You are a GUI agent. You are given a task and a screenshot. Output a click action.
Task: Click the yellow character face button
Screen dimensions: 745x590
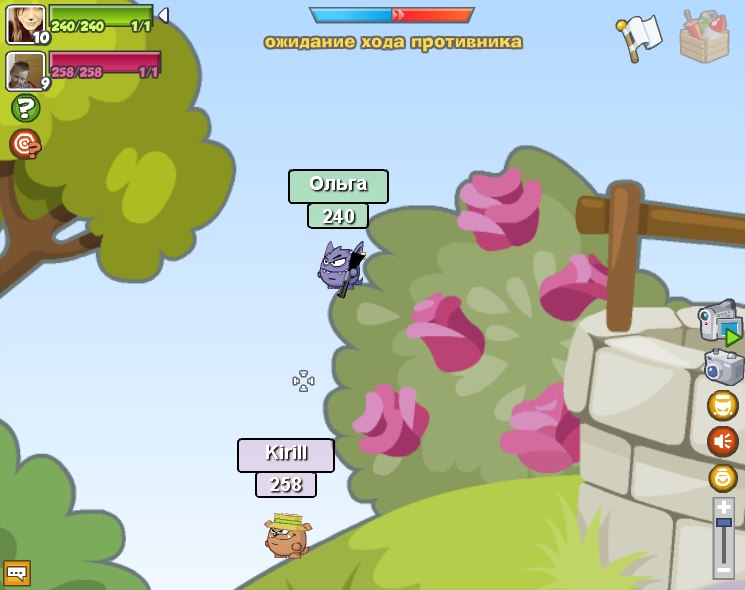pyautogui.click(x=722, y=406)
